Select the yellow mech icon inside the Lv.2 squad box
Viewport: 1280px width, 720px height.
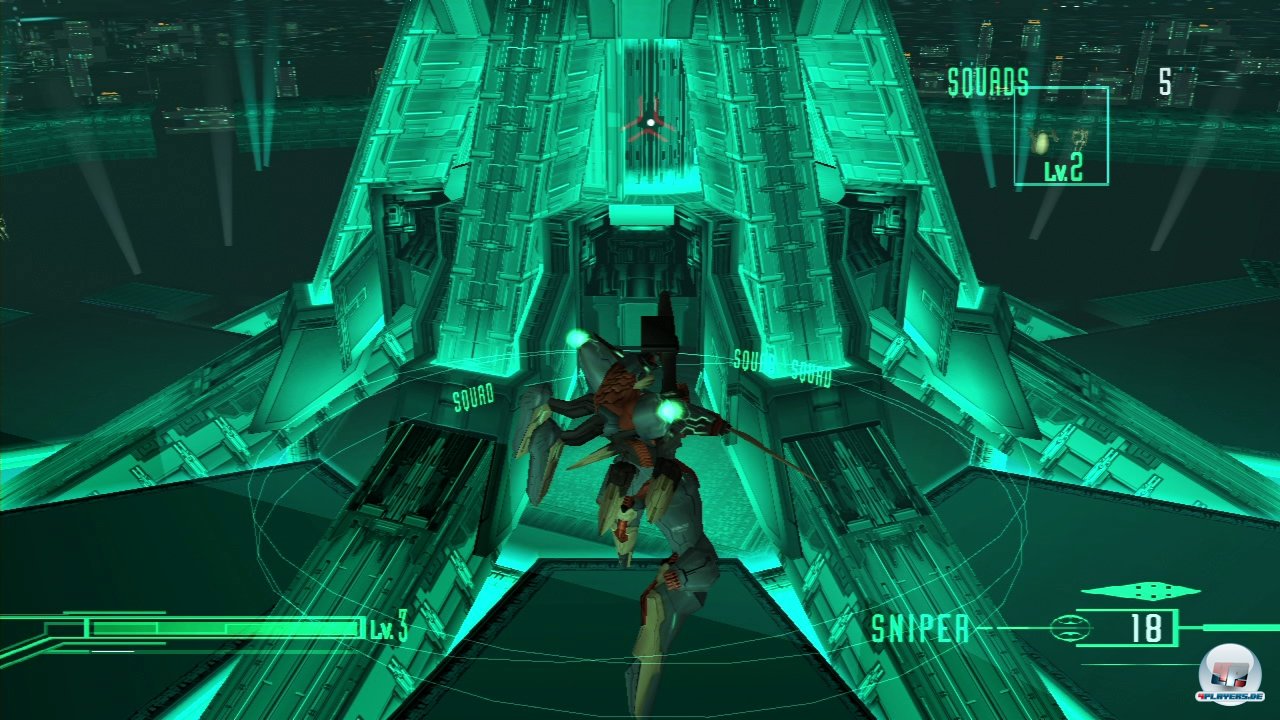pyautogui.click(x=1040, y=143)
